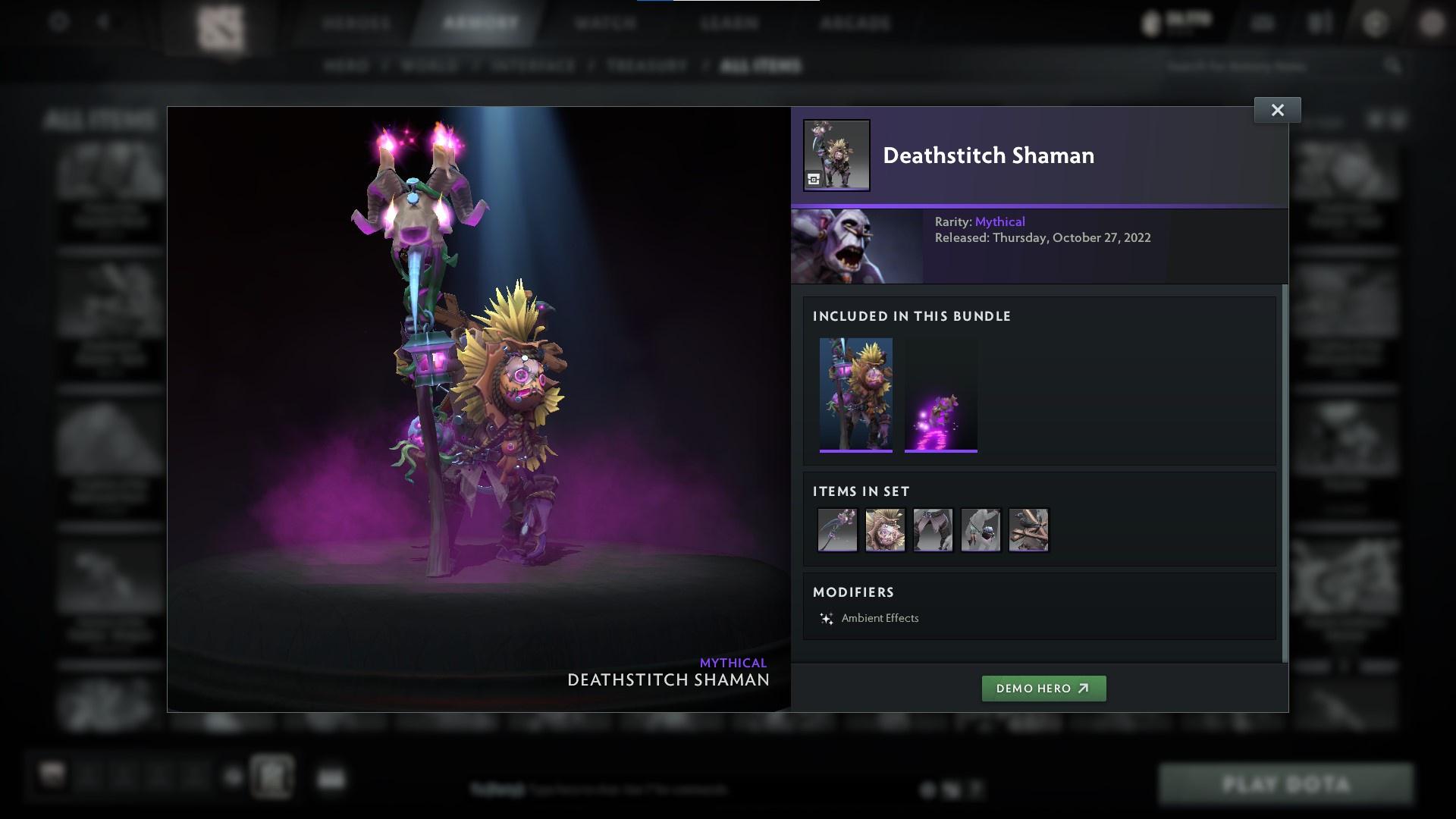The image size is (1456, 819).
Task: Click the back arrow next to settings
Action: tap(102, 22)
